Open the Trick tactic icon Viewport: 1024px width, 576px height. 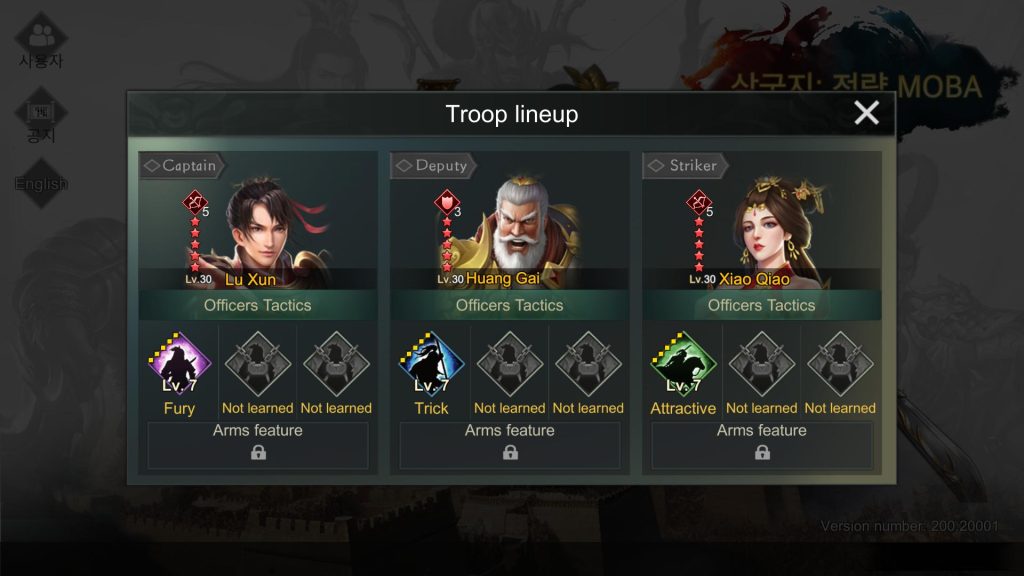coord(431,366)
